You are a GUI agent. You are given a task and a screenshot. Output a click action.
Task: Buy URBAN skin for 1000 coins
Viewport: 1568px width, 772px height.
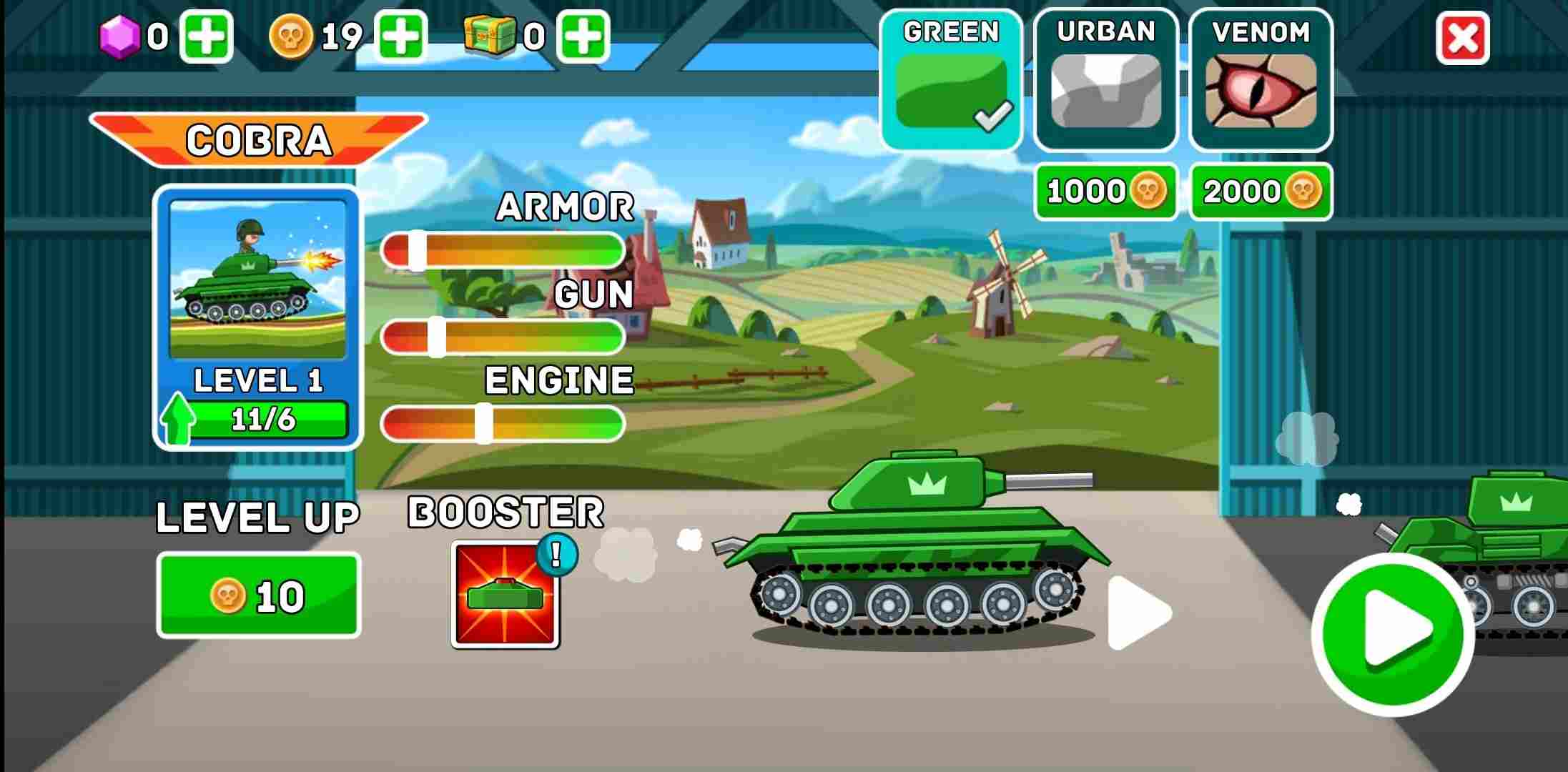point(1105,191)
